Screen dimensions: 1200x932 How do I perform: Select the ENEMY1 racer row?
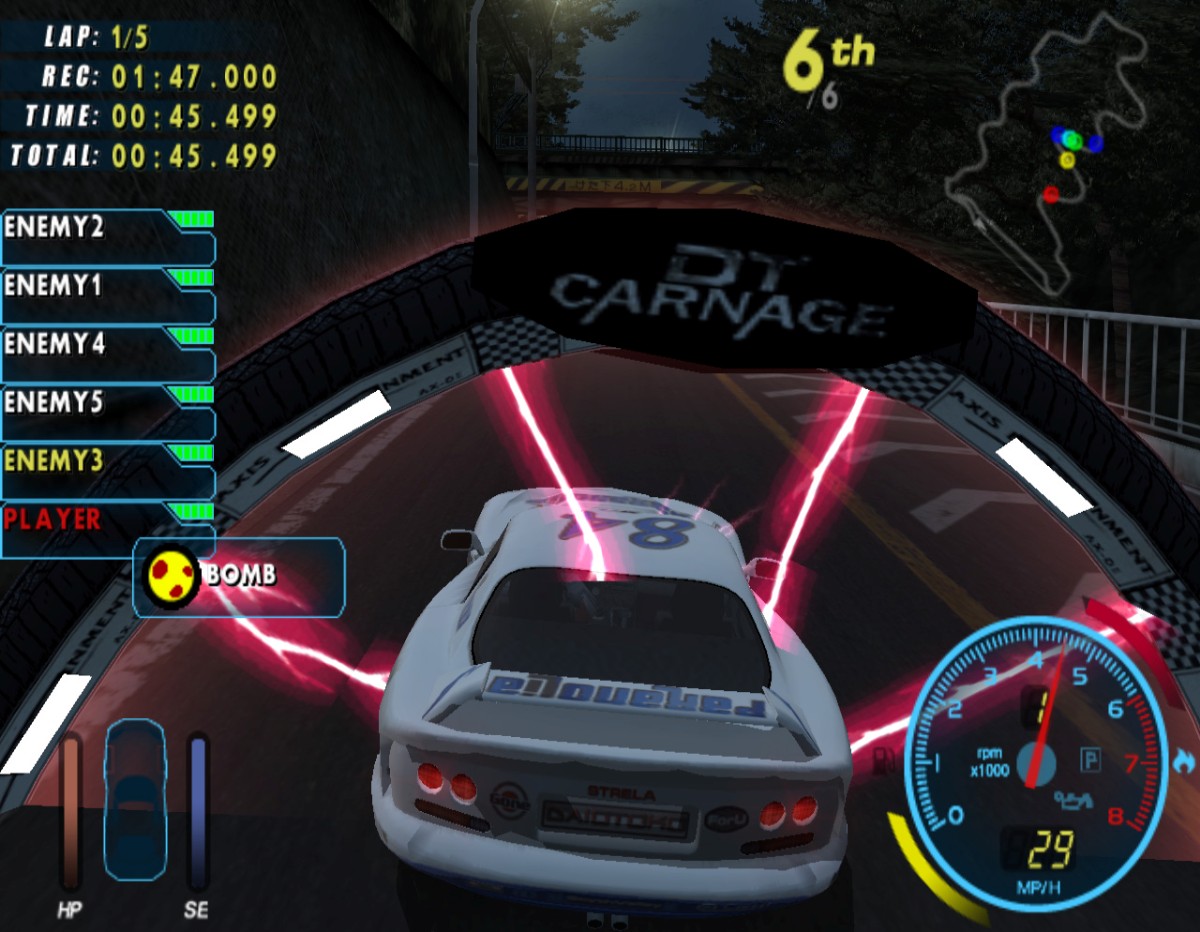click(108, 294)
